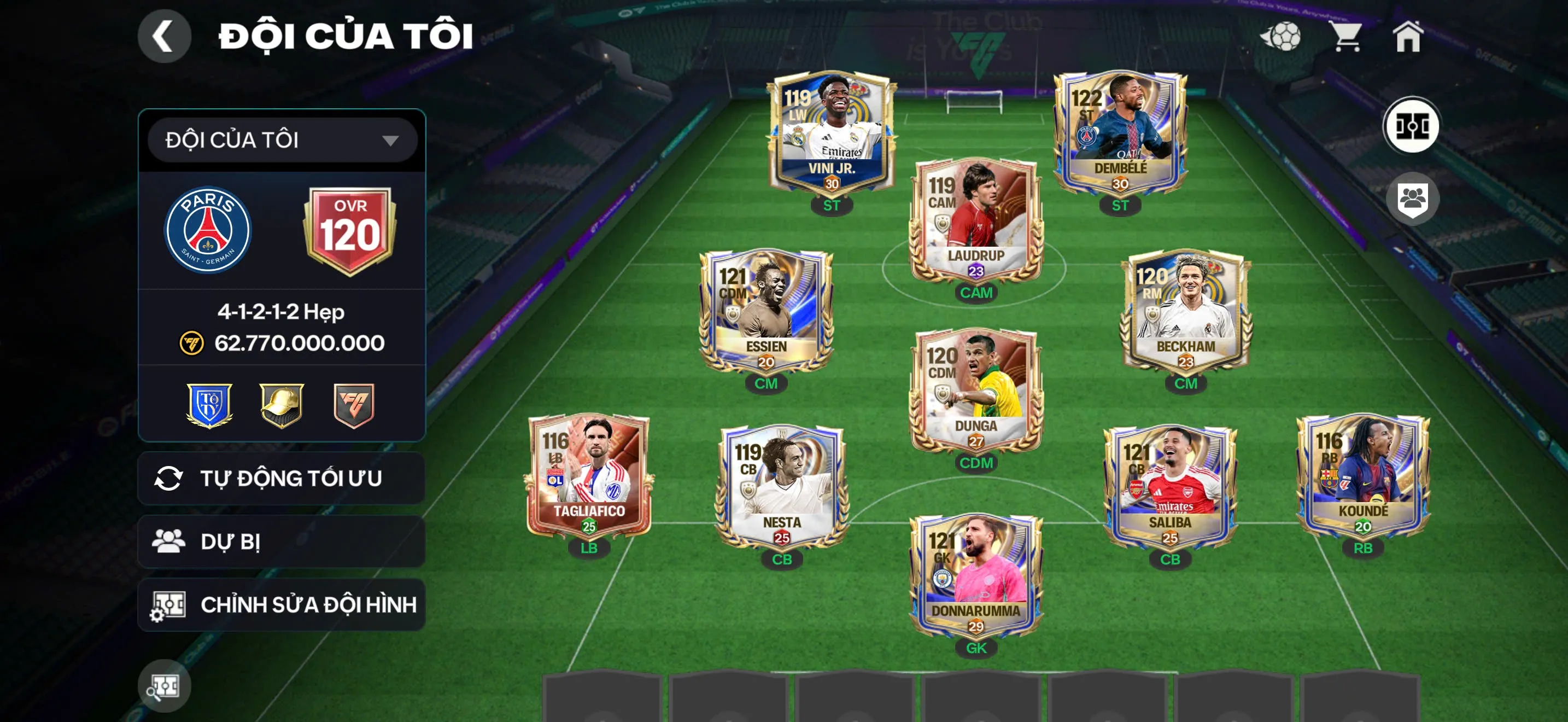Go back using the arrow button

coord(163,36)
